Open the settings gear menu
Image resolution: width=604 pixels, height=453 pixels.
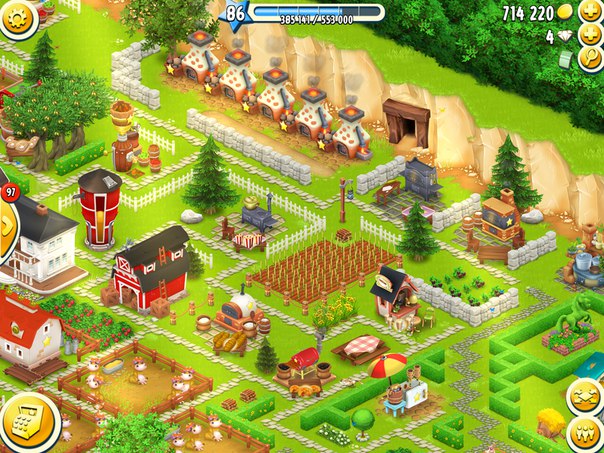15,17
